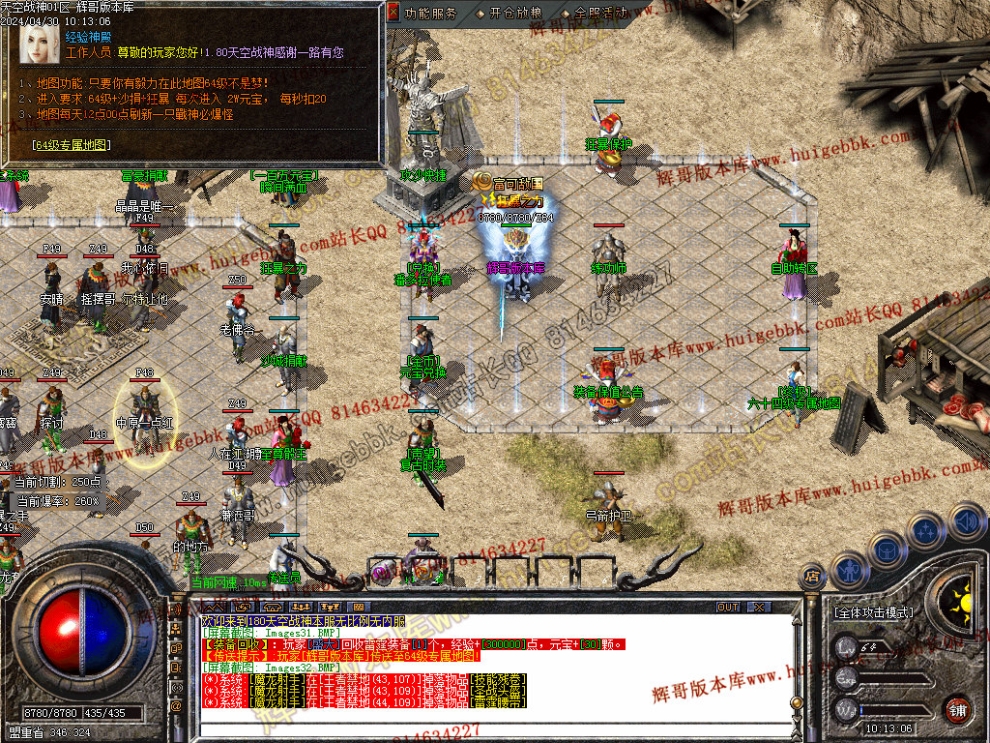
Task: Close the NPC dialogue with the red X
Action: [392, 12]
